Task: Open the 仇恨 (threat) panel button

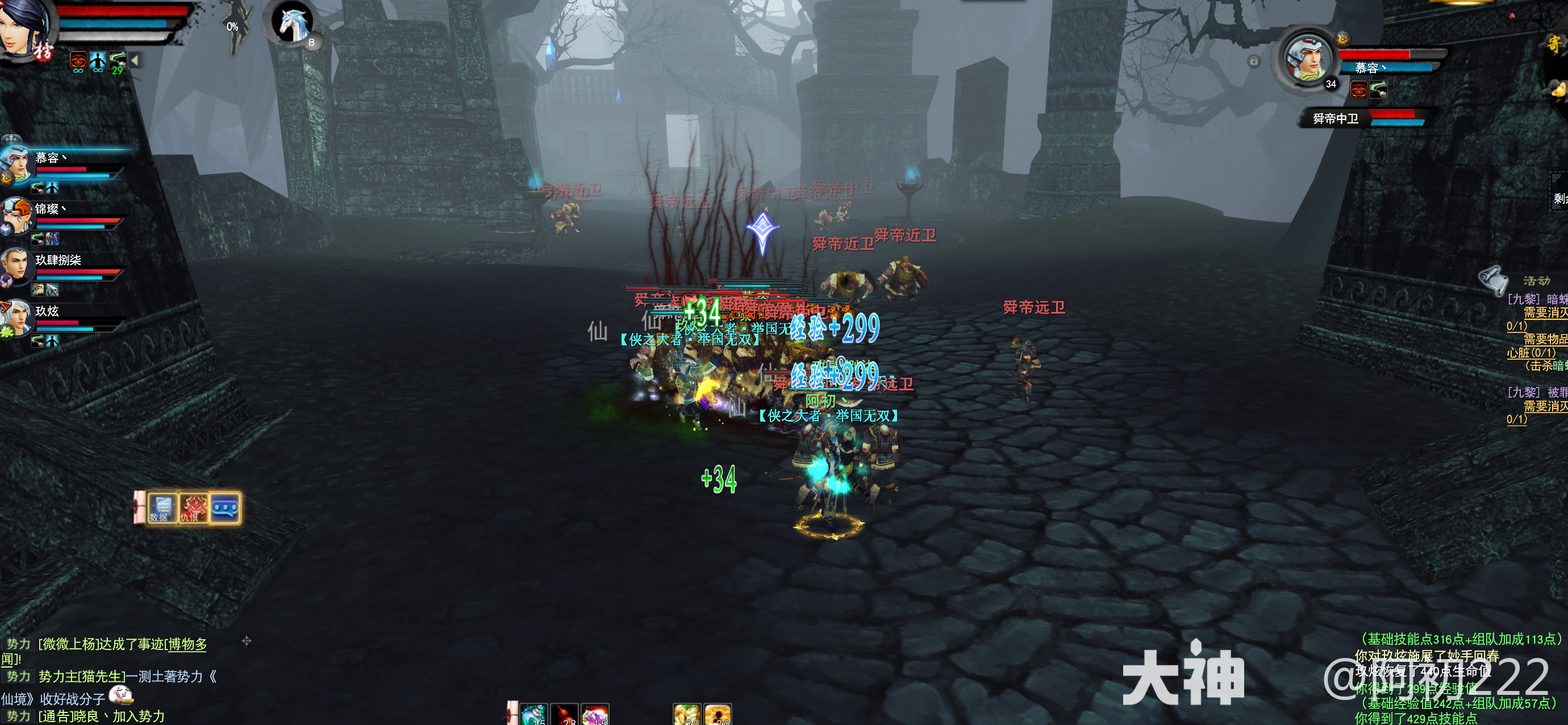Action: pos(193,507)
